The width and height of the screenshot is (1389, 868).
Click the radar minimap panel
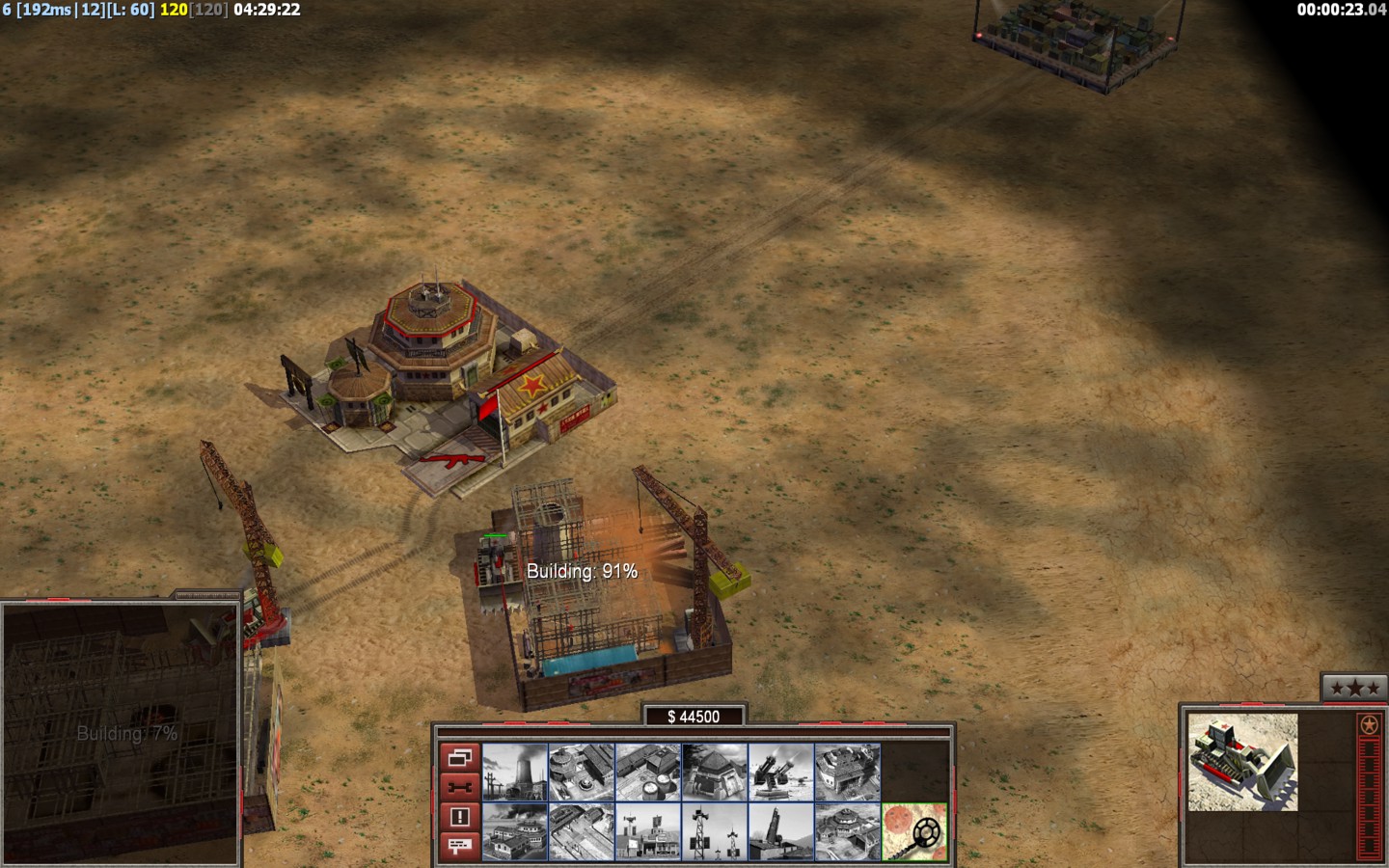click(x=121, y=733)
